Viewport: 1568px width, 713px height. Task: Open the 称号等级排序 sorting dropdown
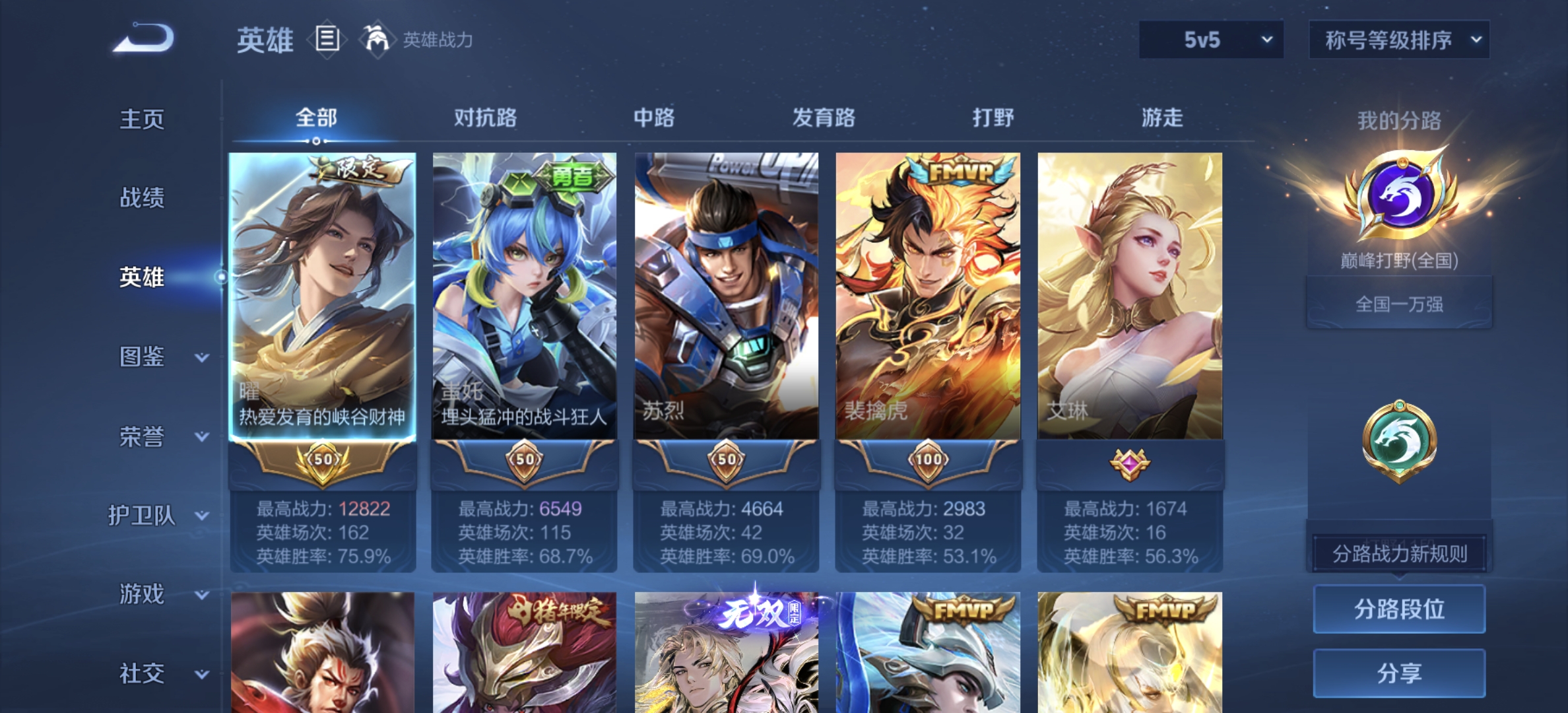pyautogui.click(x=1398, y=40)
